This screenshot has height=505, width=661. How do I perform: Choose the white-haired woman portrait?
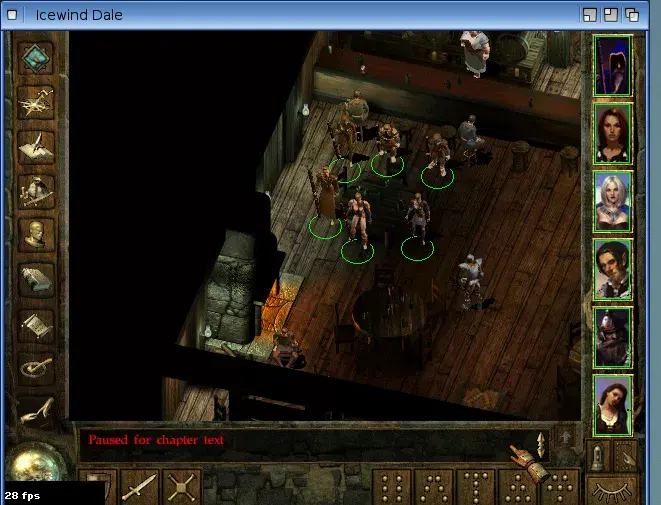point(612,201)
